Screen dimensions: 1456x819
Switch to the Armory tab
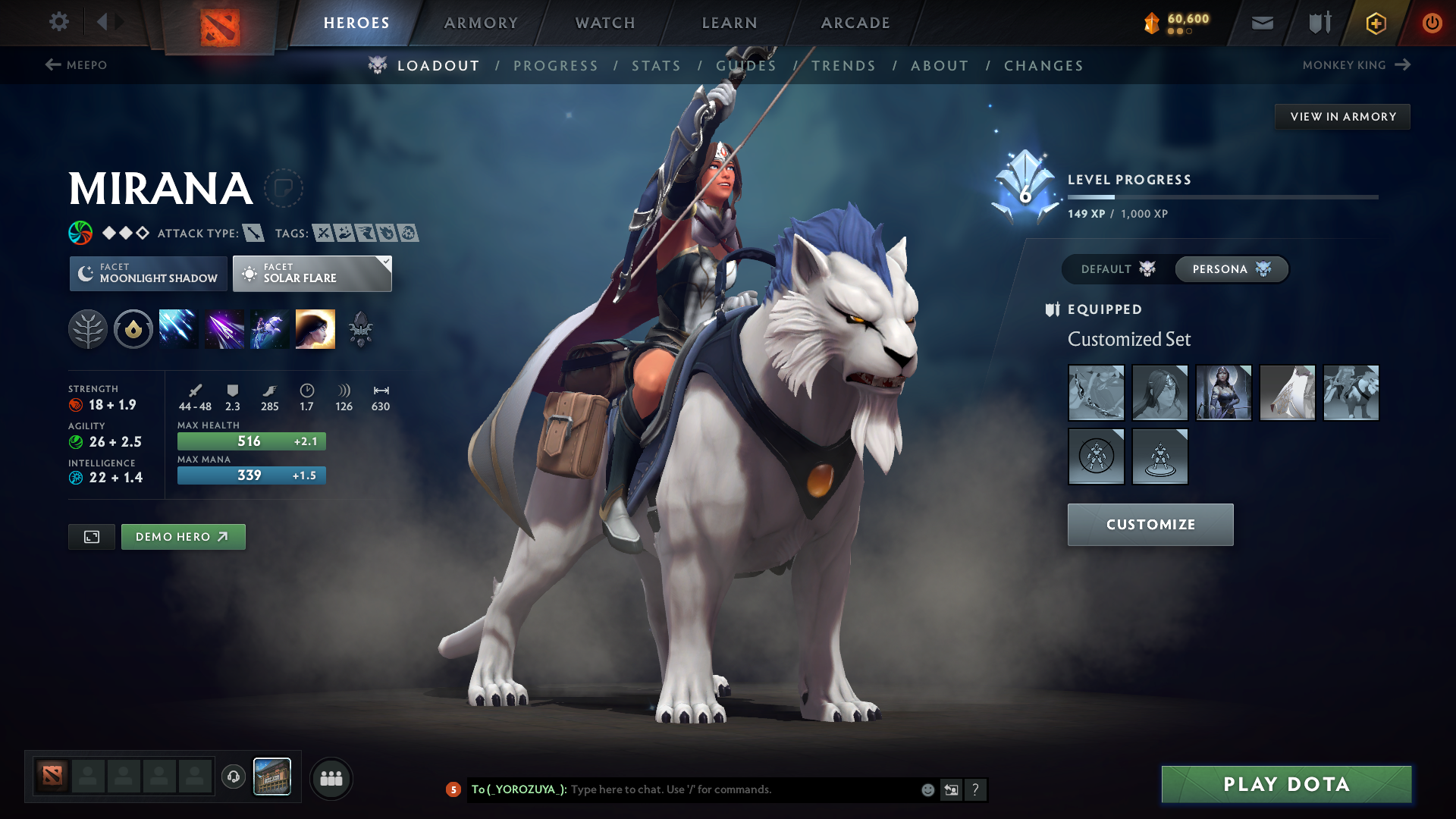coord(481,23)
